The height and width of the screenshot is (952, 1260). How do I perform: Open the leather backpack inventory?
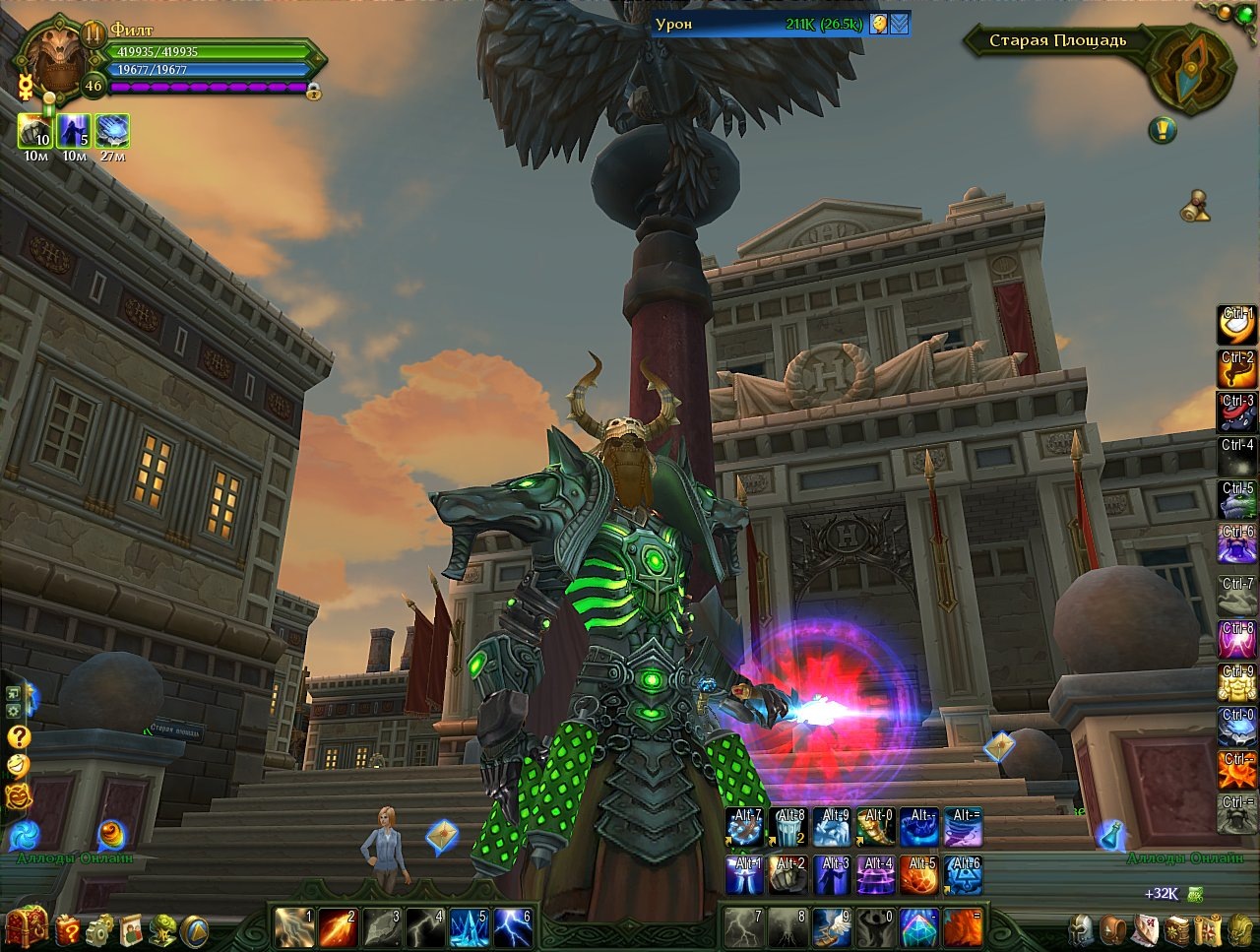click(x=1113, y=928)
